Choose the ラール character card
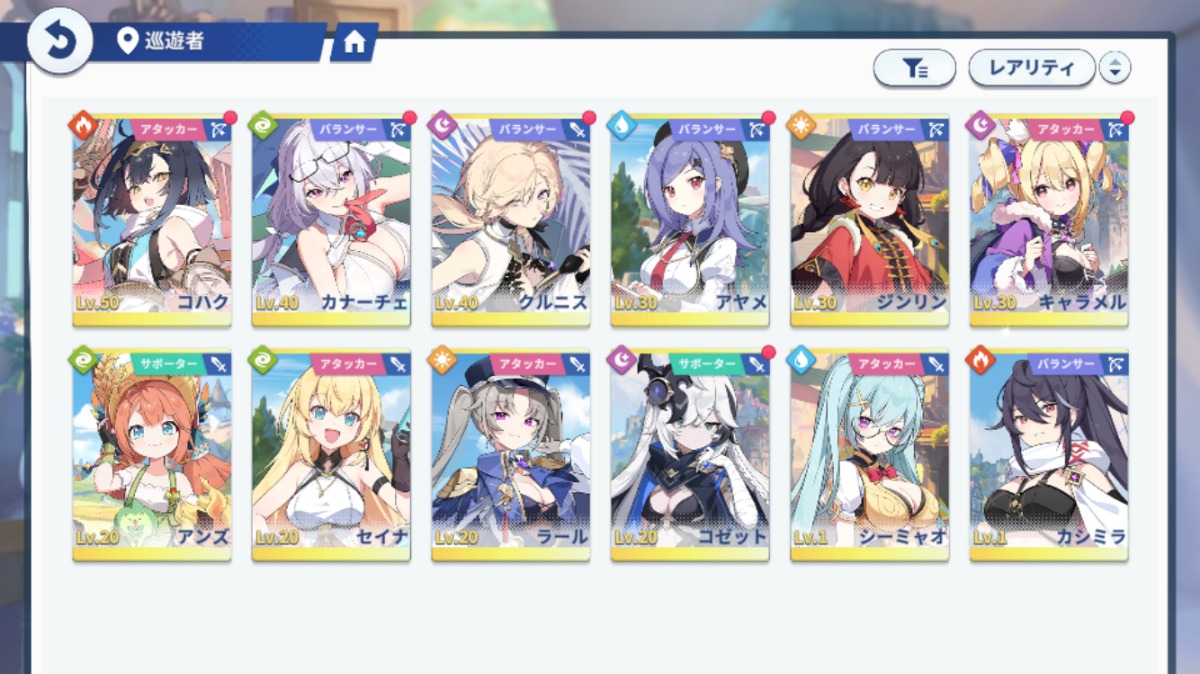The image size is (1200, 674). 511,455
